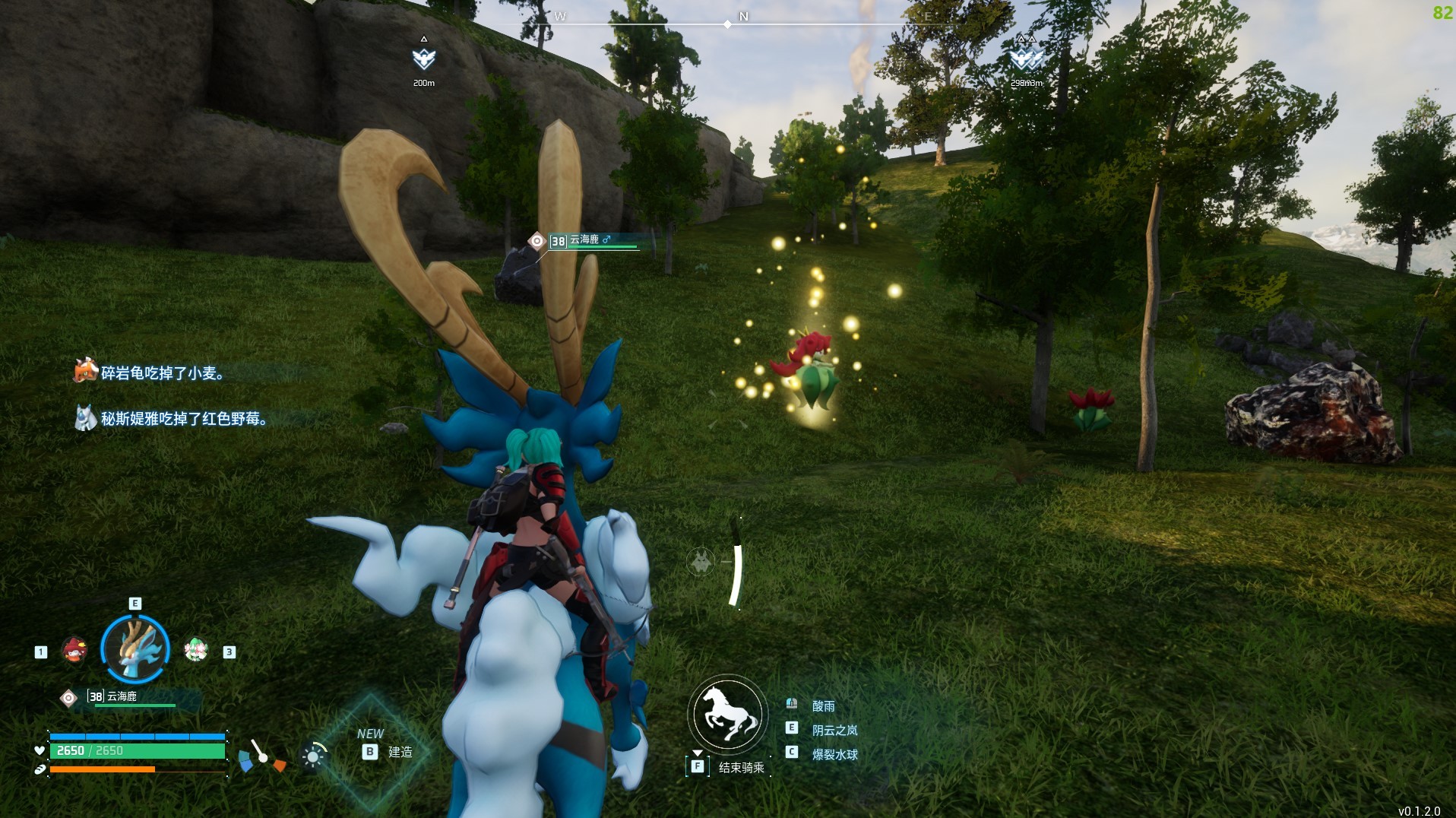1456x818 pixels.
Task: Select 结束骑乘 to dismount
Action: [740, 767]
